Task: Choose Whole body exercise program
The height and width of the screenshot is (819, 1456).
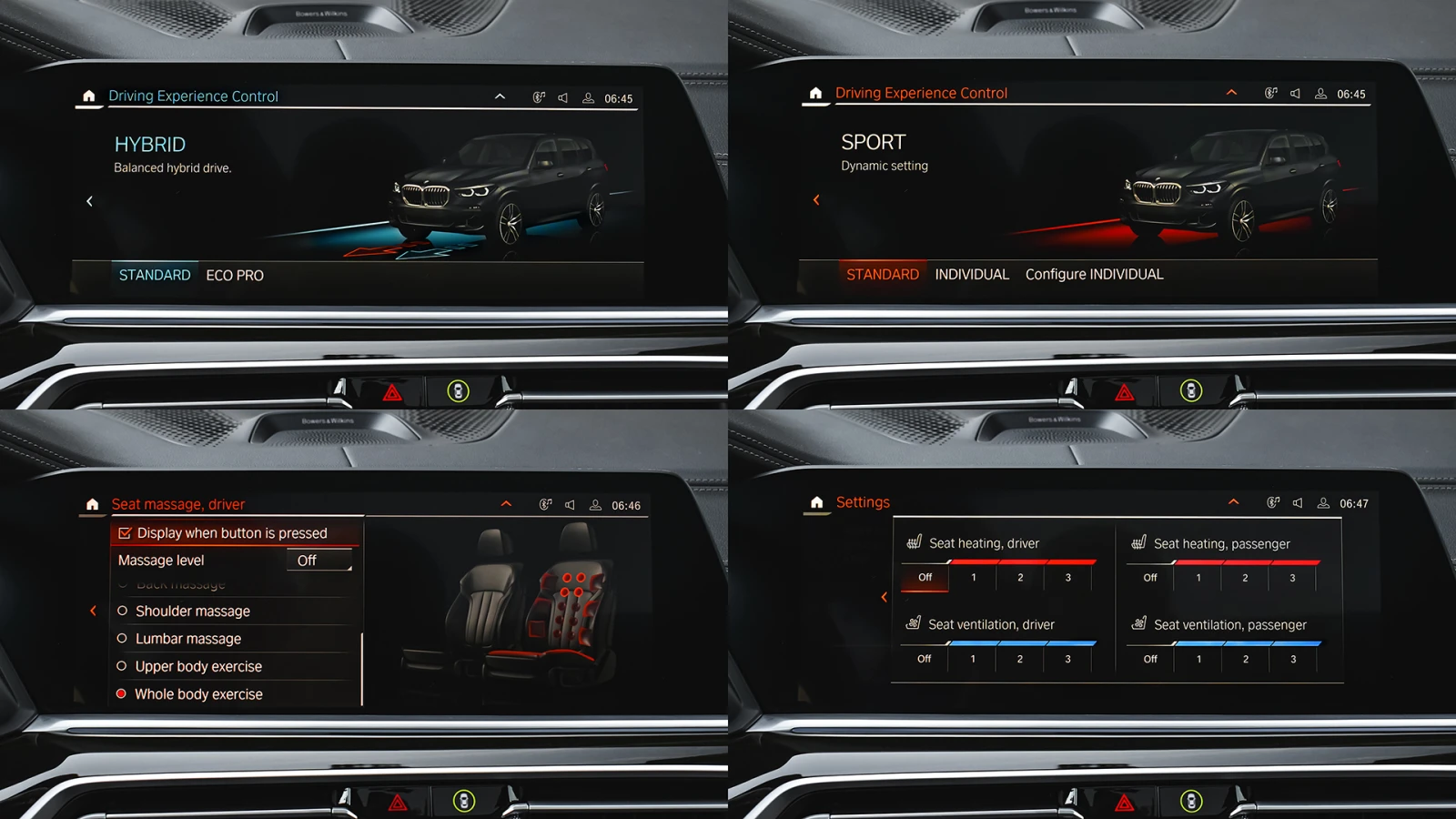Action: (x=197, y=694)
